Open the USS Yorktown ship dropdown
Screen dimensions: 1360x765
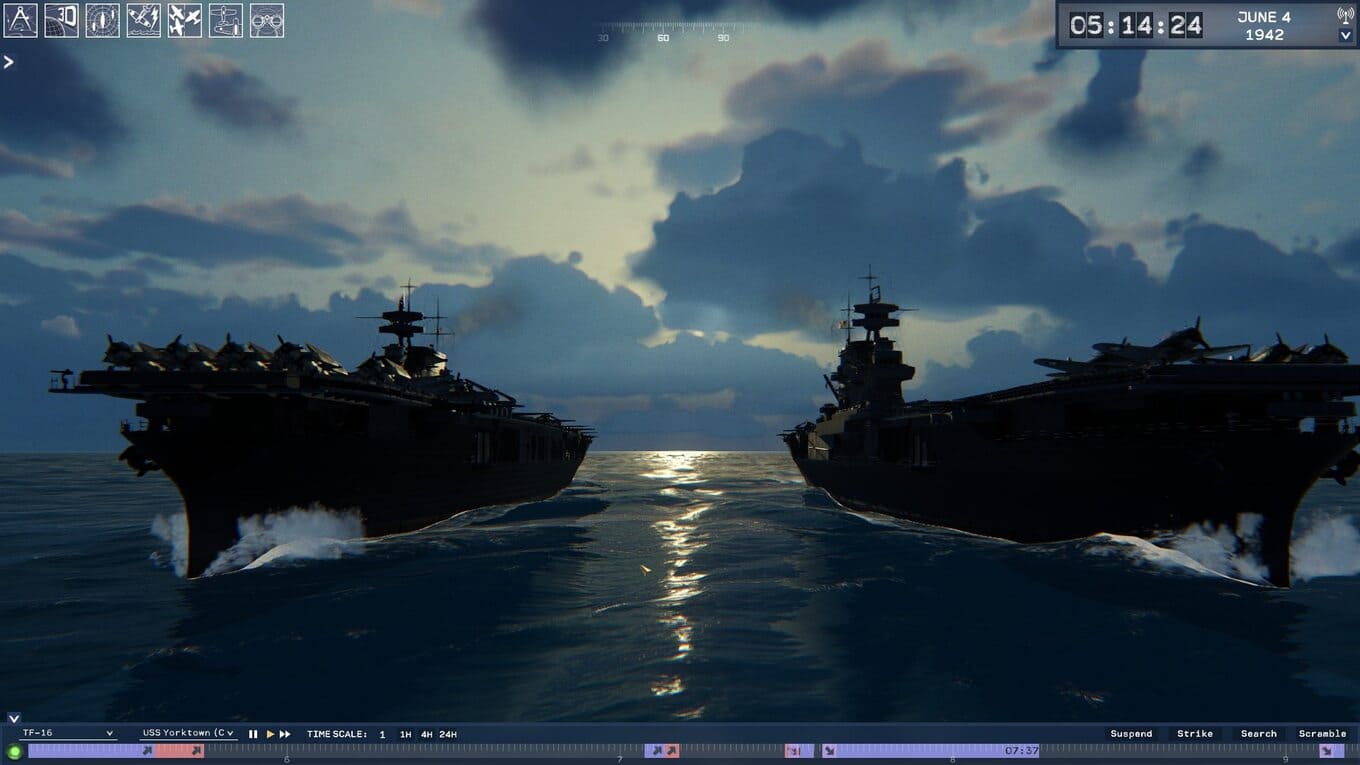[x=188, y=733]
